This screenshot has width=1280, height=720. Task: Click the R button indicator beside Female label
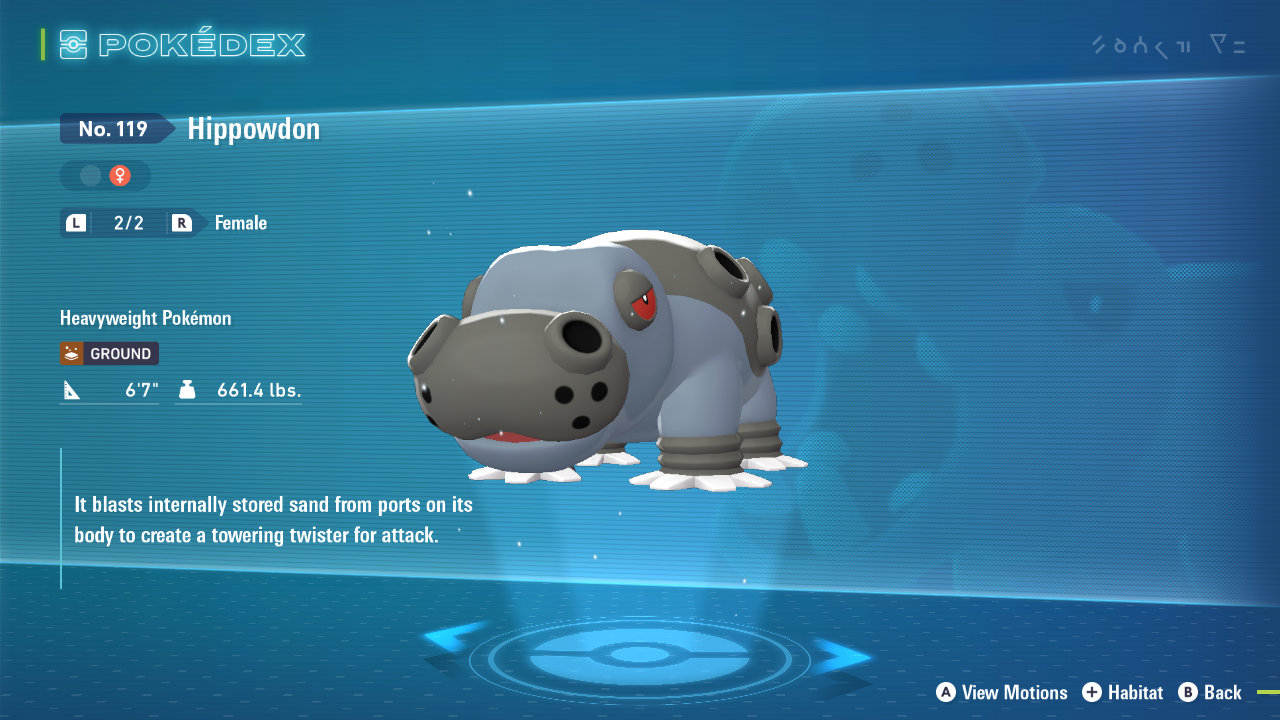[181, 222]
